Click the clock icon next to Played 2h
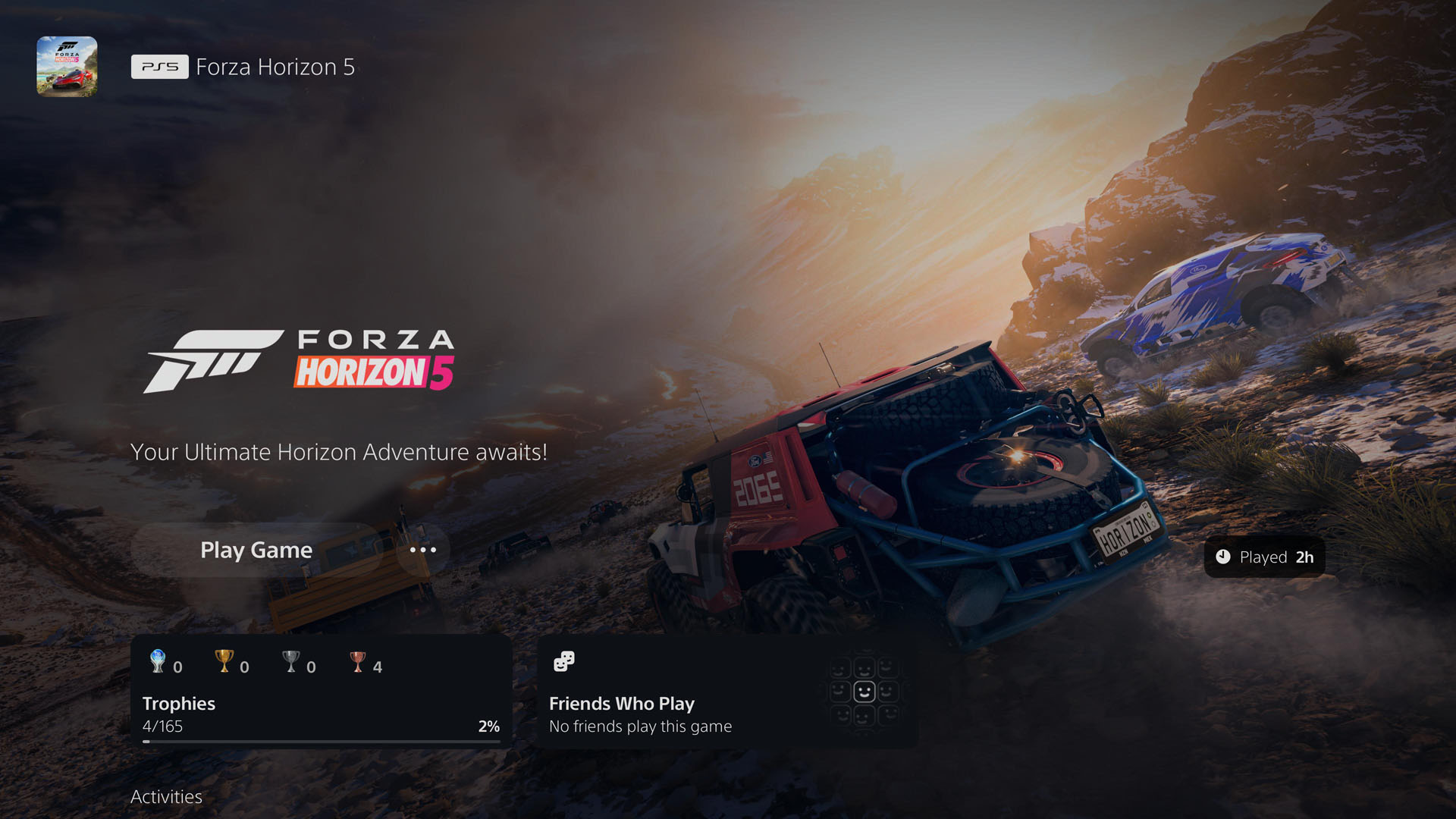The image size is (1456, 819). coord(1224,557)
